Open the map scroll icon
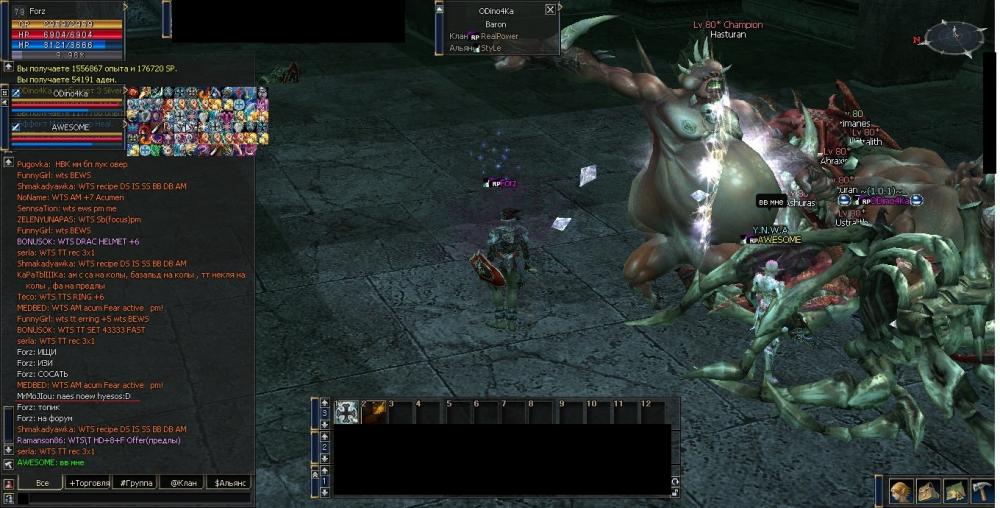The height and width of the screenshot is (508, 1000). pyautogui.click(x=954, y=490)
